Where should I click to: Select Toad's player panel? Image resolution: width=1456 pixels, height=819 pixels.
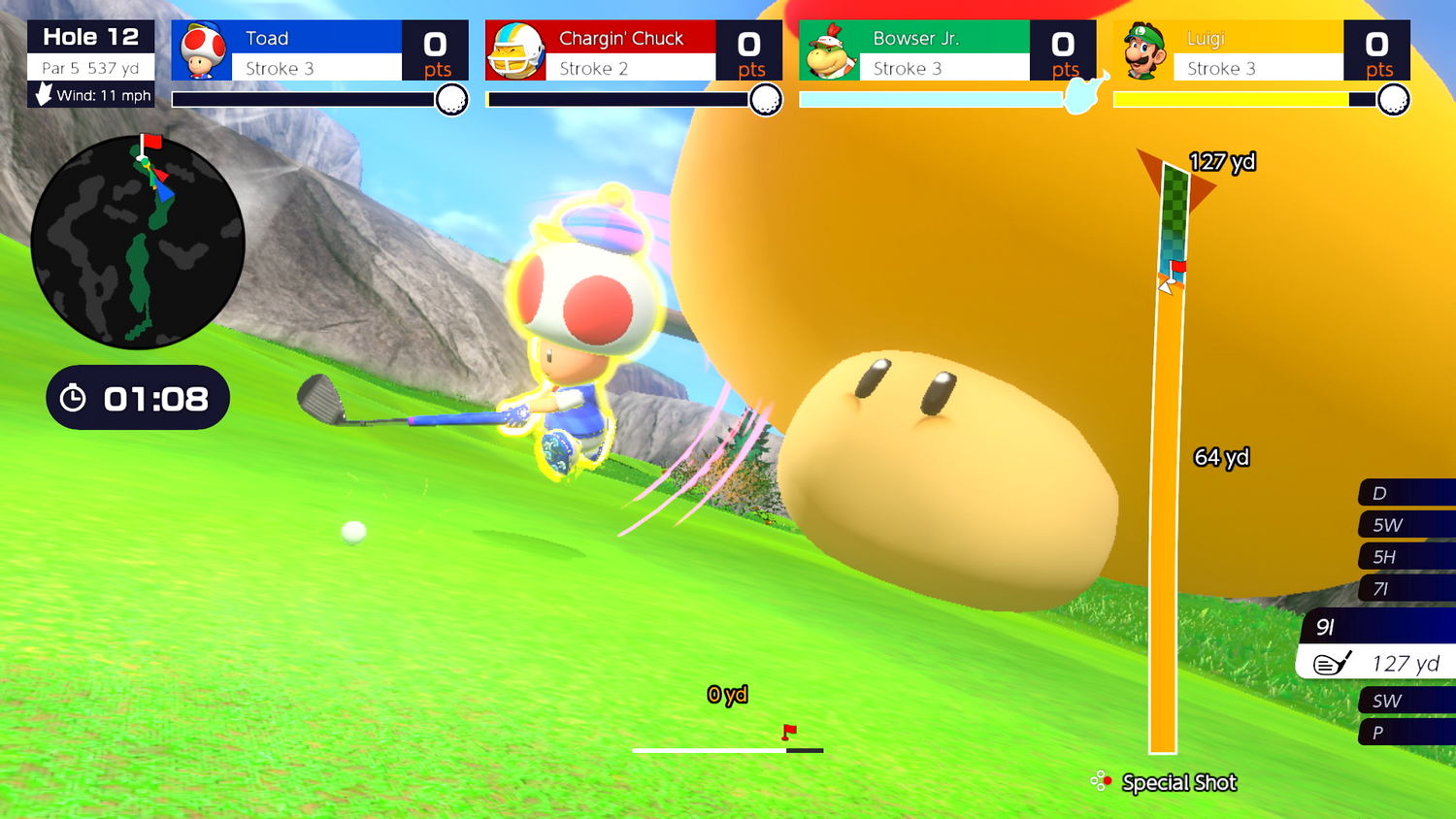pos(319,50)
